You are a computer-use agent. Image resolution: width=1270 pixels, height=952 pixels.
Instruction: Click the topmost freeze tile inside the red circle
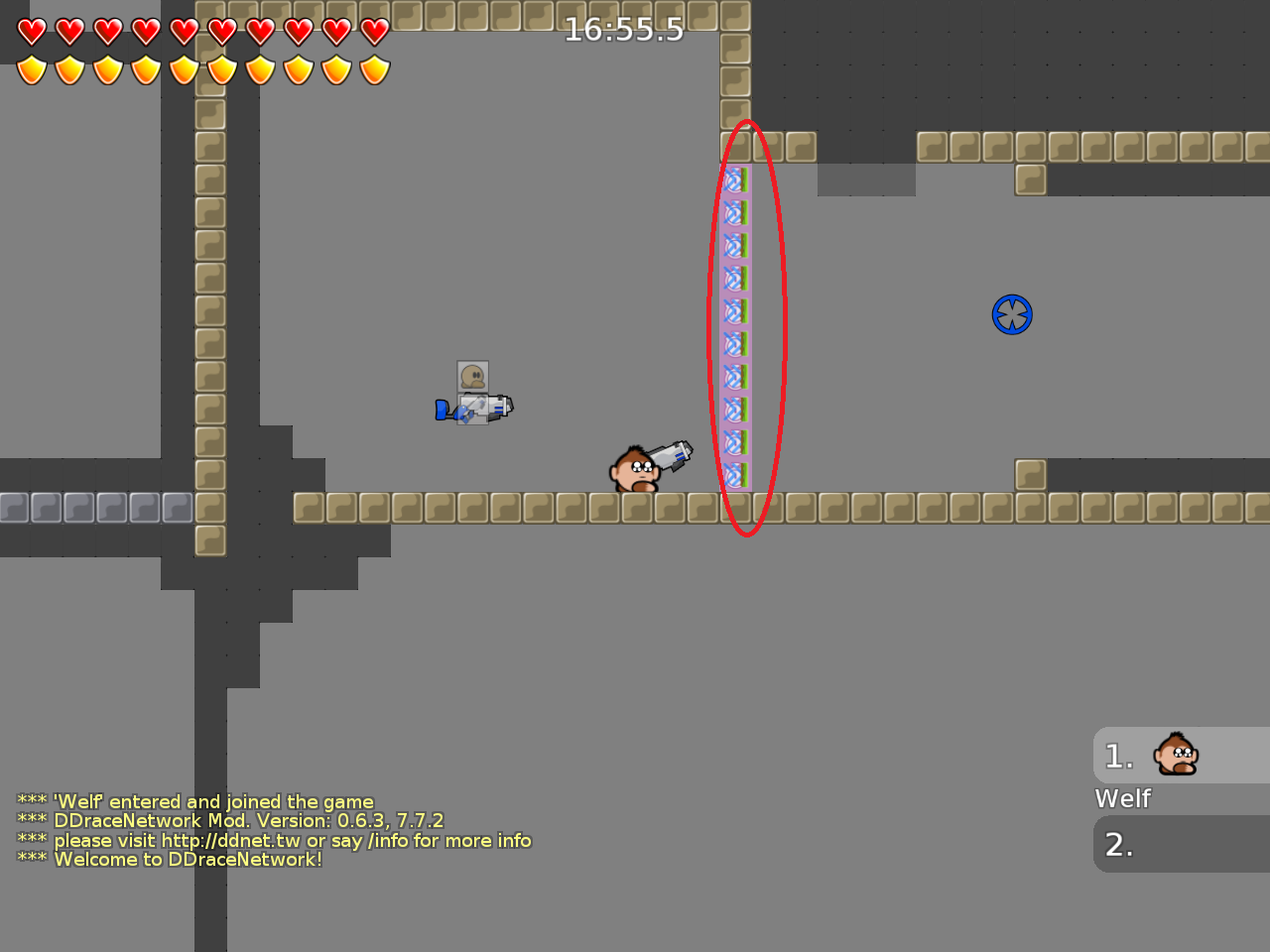click(734, 178)
